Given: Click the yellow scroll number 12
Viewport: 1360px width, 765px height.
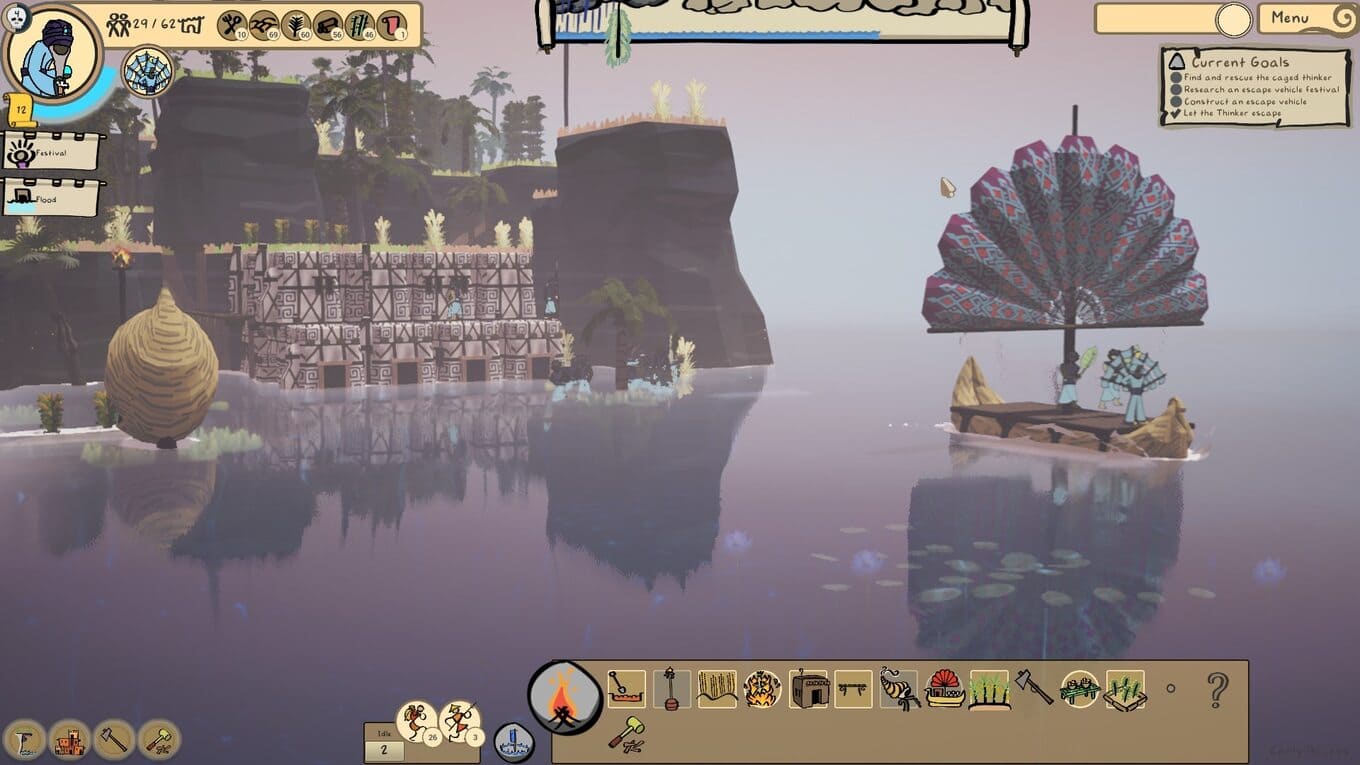Looking at the screenshot, I should pyautogui.click(x=20, y=106).
